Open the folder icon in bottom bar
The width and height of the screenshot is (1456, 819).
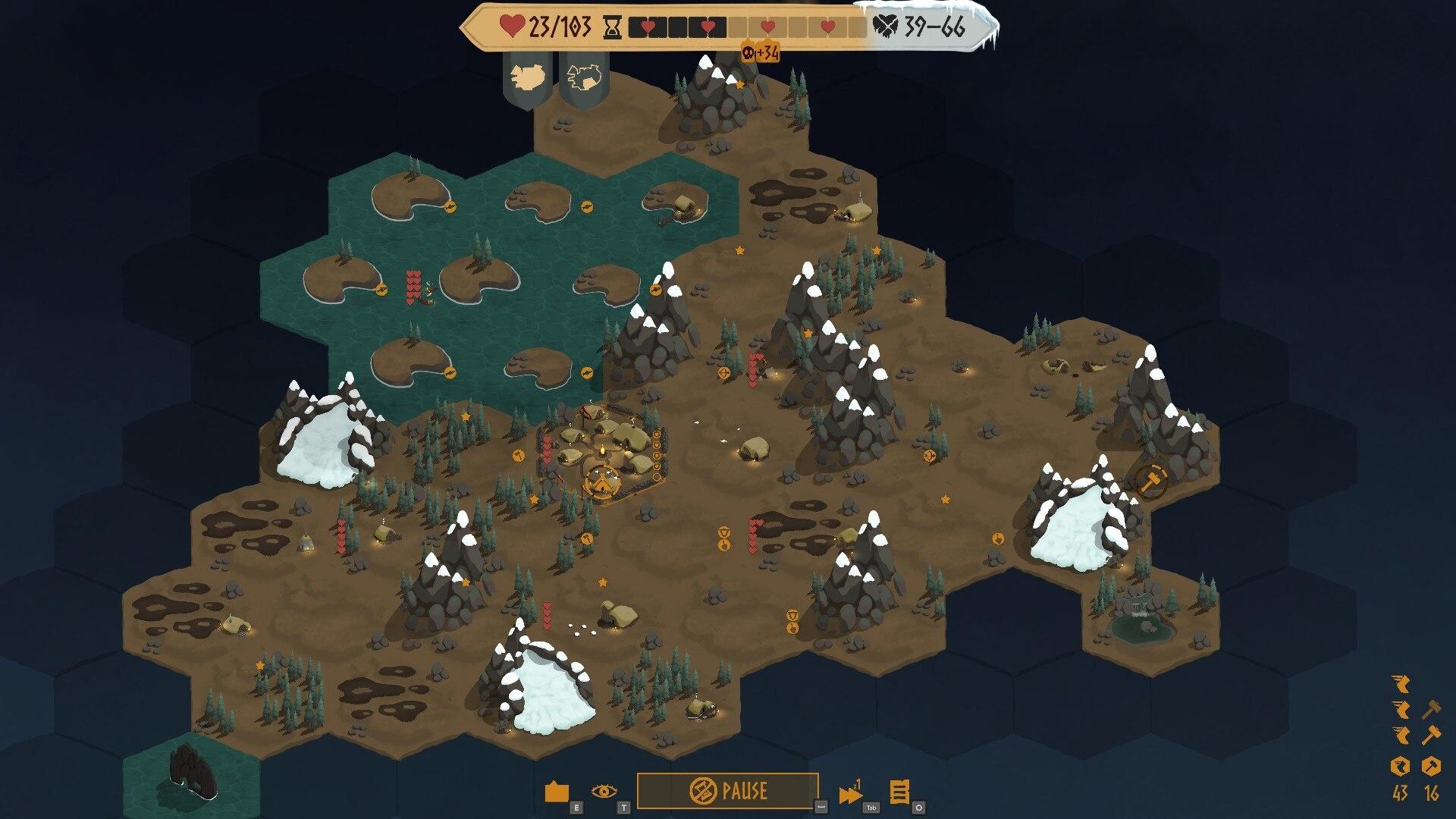pyautogui.click(x=557, y=792)
